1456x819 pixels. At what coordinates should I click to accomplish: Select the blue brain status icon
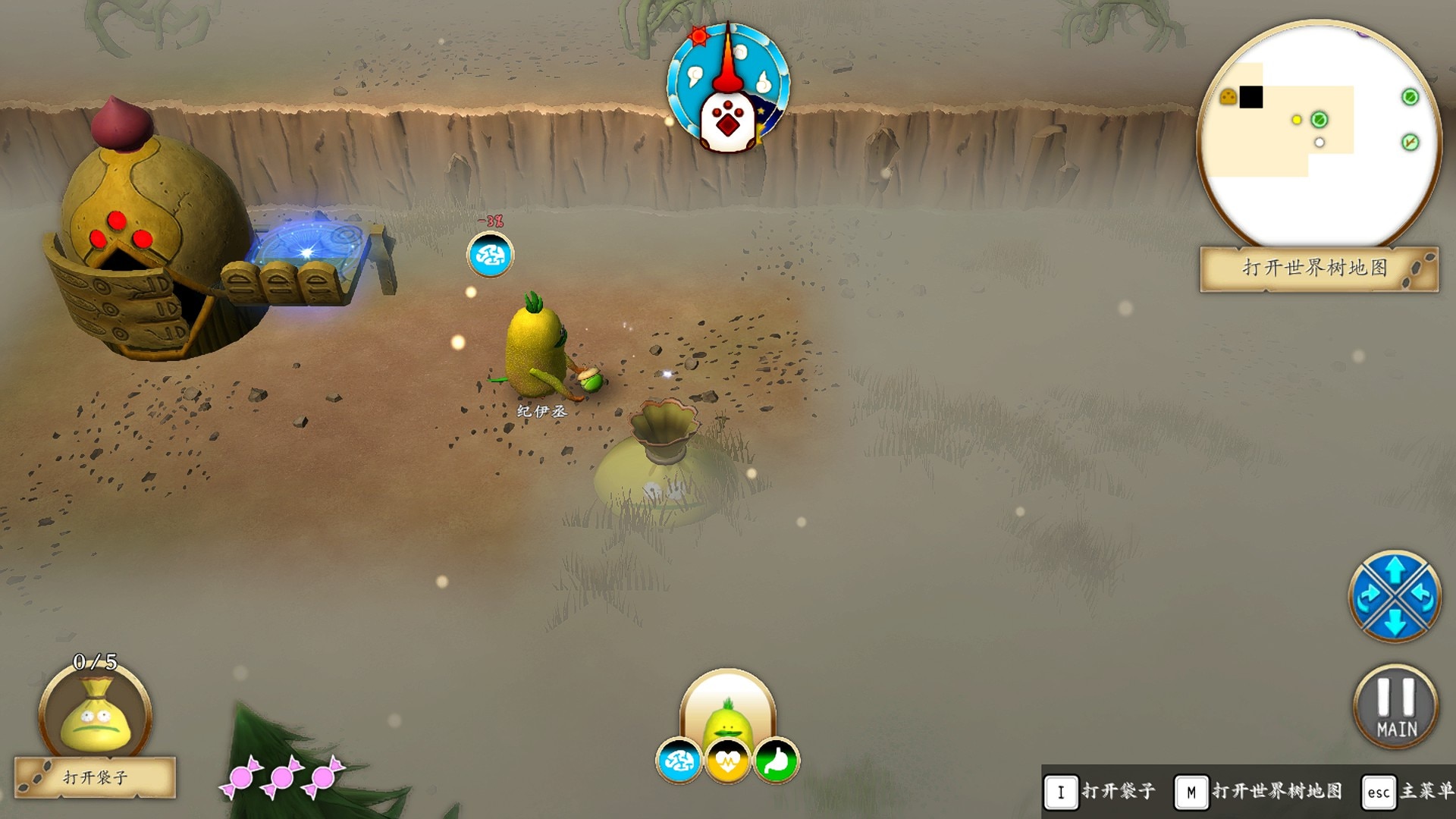point(679,761)
